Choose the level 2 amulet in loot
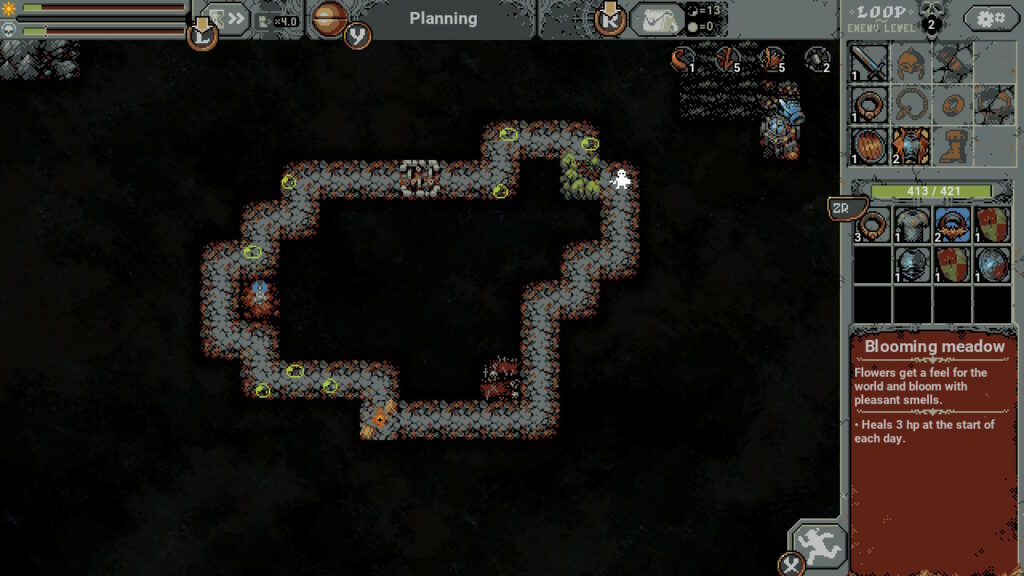Screen dimensions: 1024x576 (x=952, y=224)
